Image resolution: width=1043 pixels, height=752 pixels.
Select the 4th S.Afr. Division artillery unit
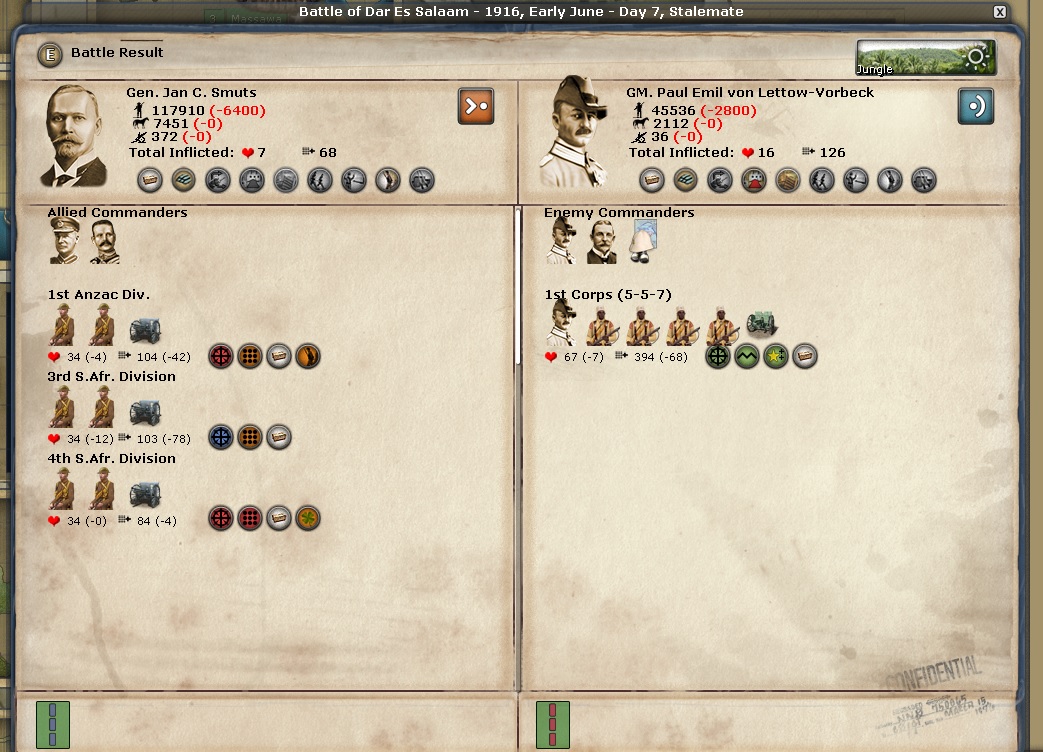(145, 493)
